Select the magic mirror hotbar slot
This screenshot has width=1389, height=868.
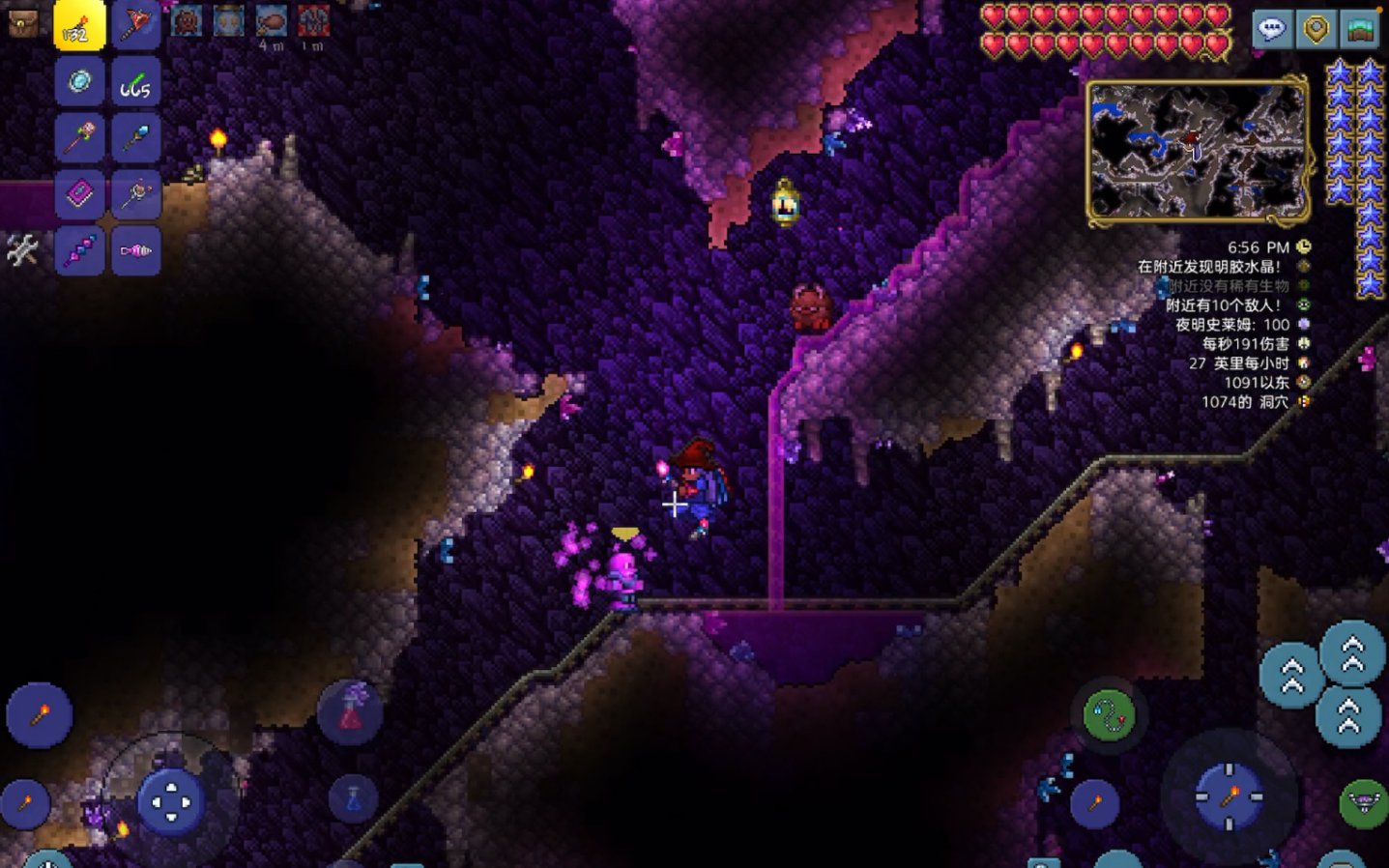[x=79, y=82]
